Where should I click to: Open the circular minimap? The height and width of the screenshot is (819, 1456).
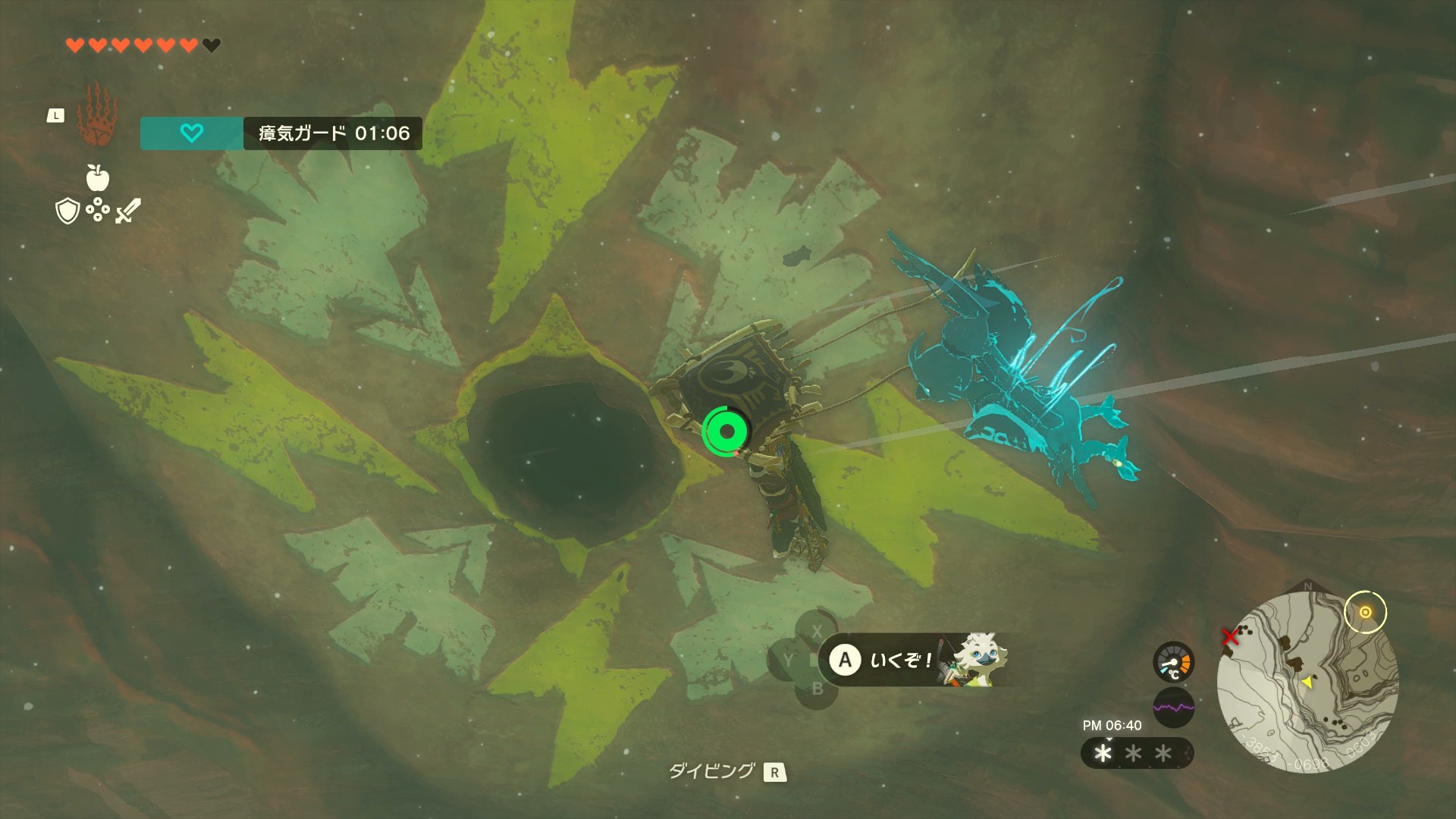click(1307, 682)
